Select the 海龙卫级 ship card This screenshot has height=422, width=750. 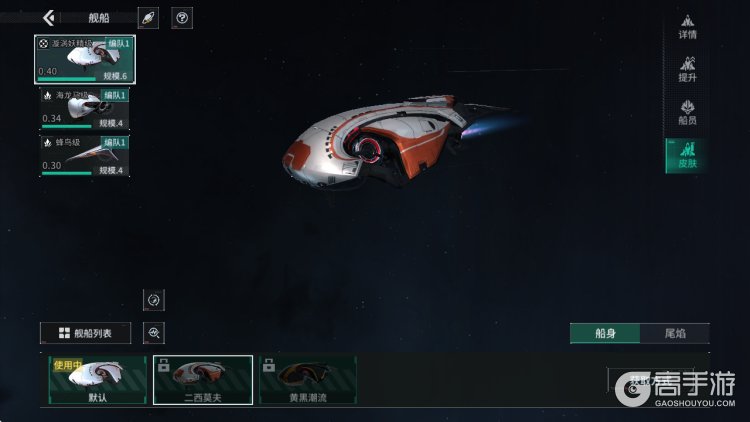point(84,108)
